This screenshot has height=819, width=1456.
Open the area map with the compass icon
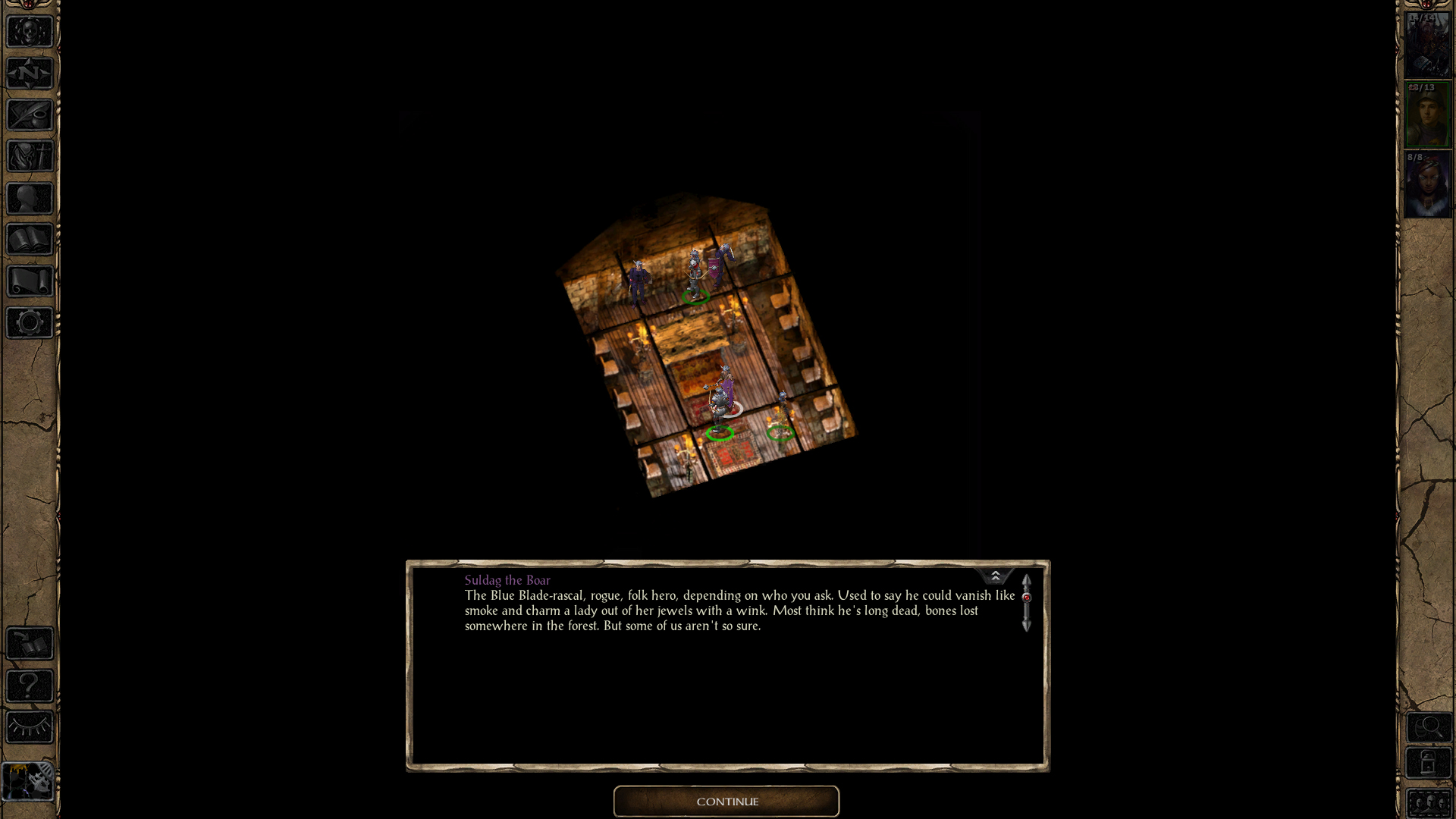[30, 74]
